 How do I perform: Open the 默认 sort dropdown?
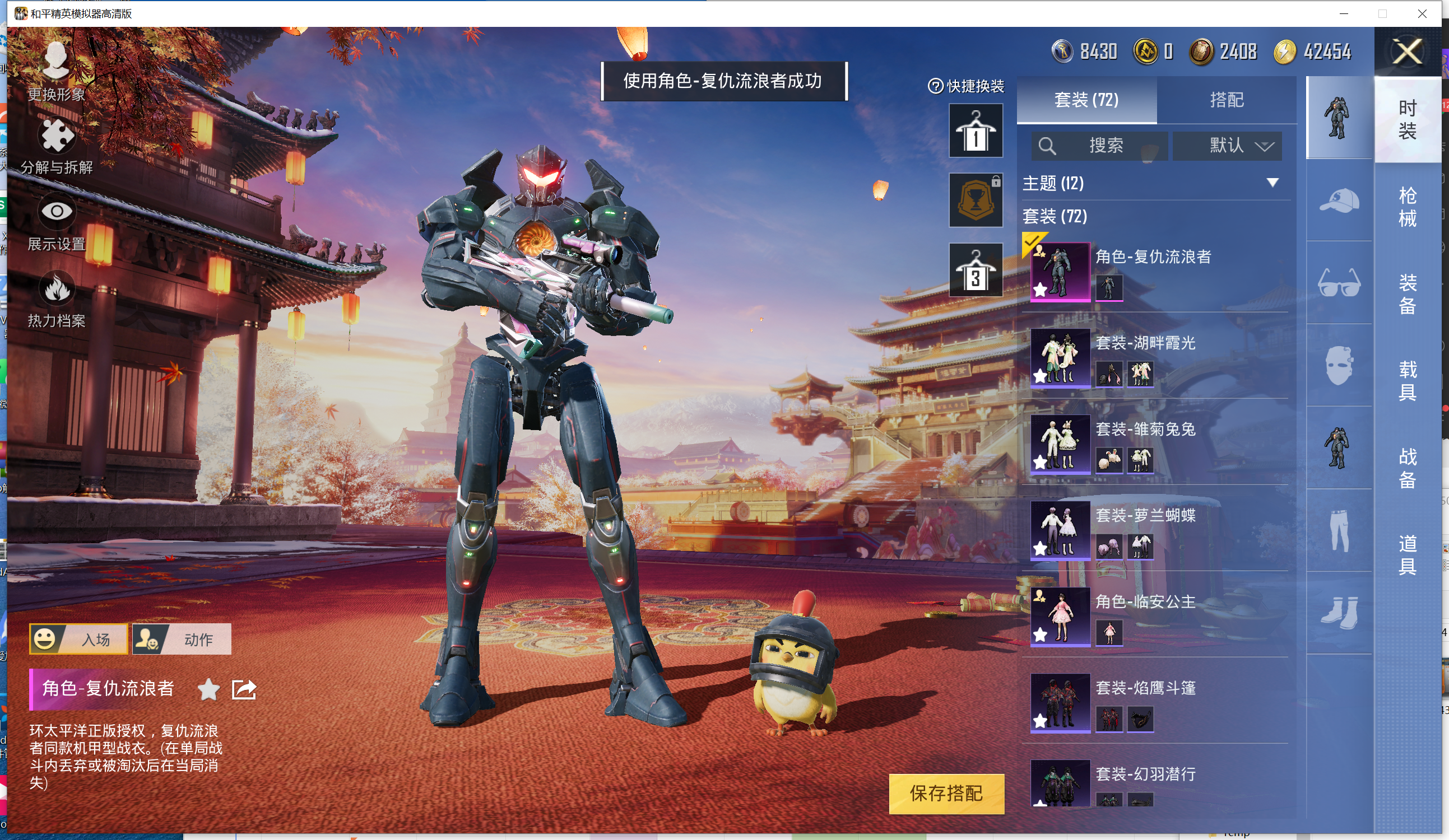click(1227, 146)
